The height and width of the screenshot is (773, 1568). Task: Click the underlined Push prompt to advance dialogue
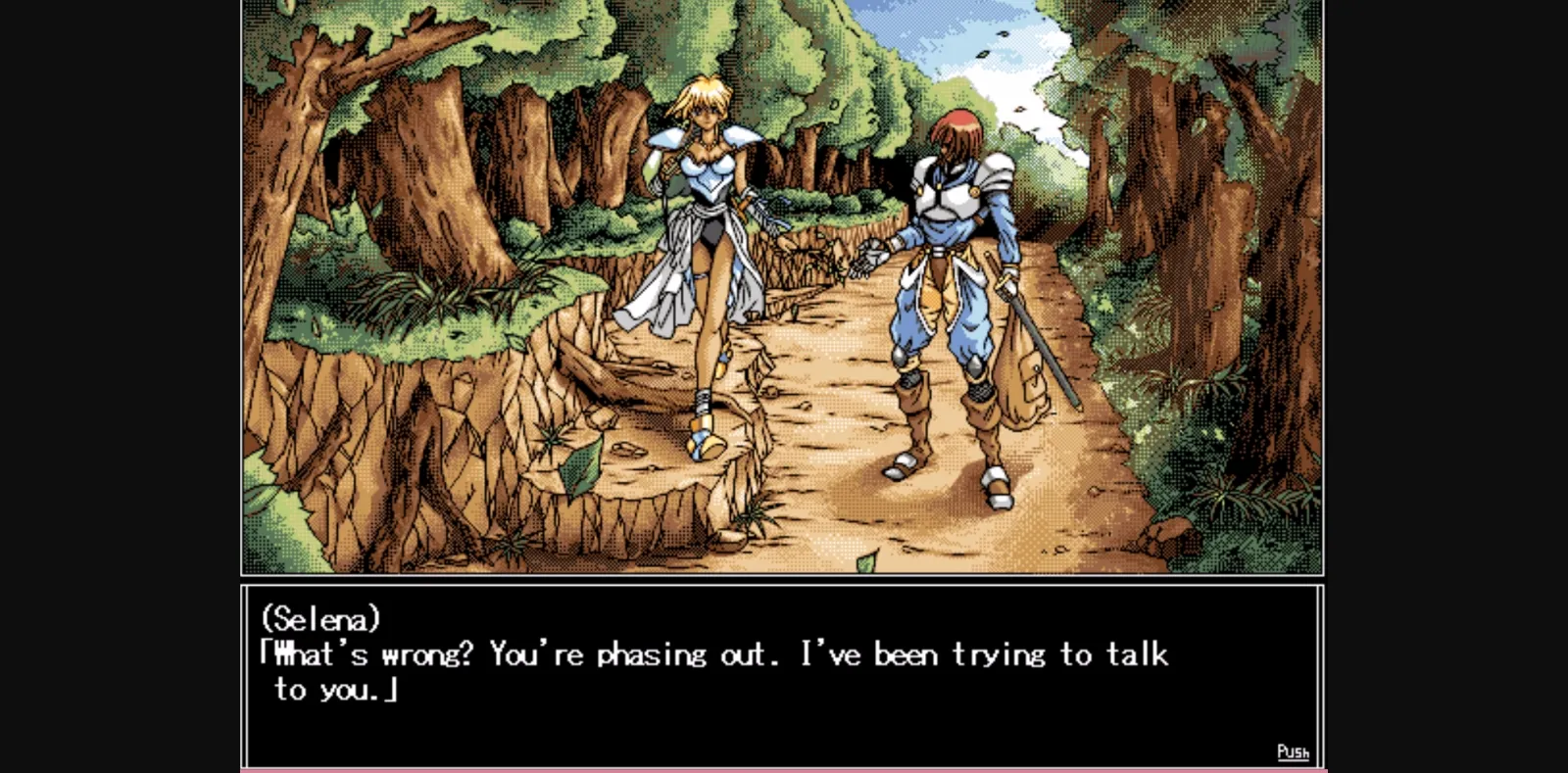(1293, 751)
